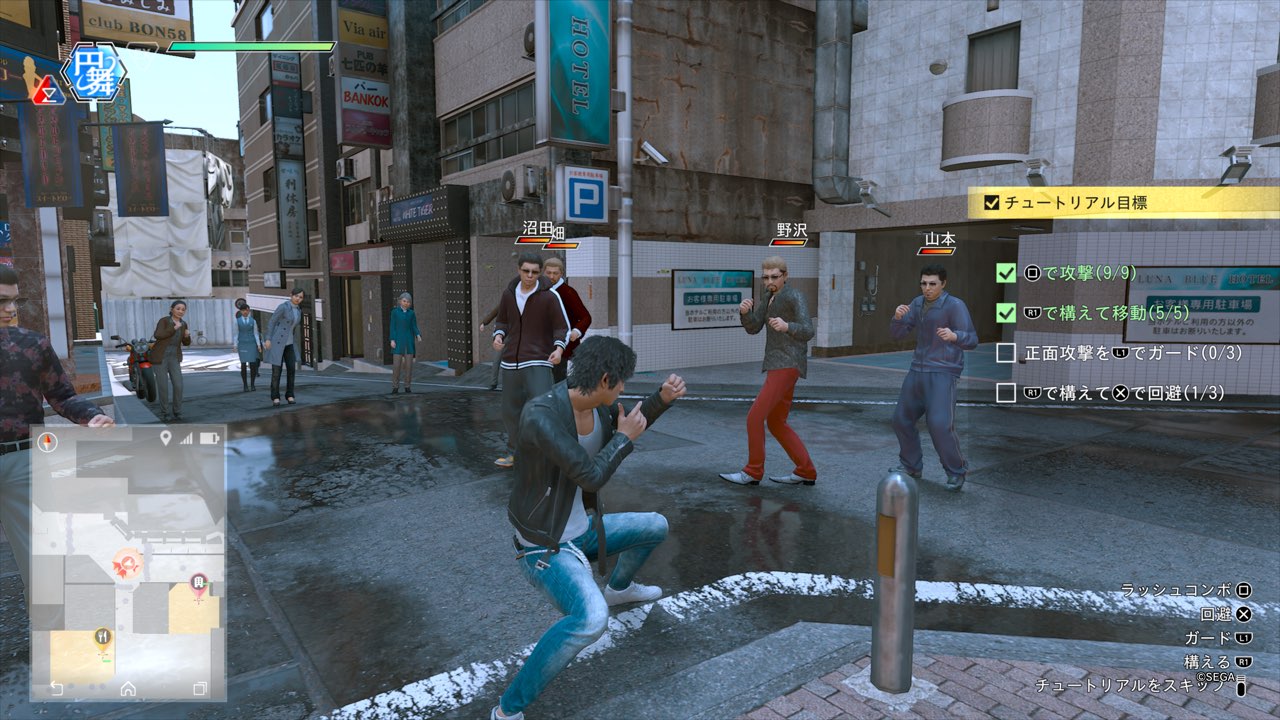This screenshot has width=1280, height=720.
Task: Select the player position marker on minimap
Action: click(127, 562)
